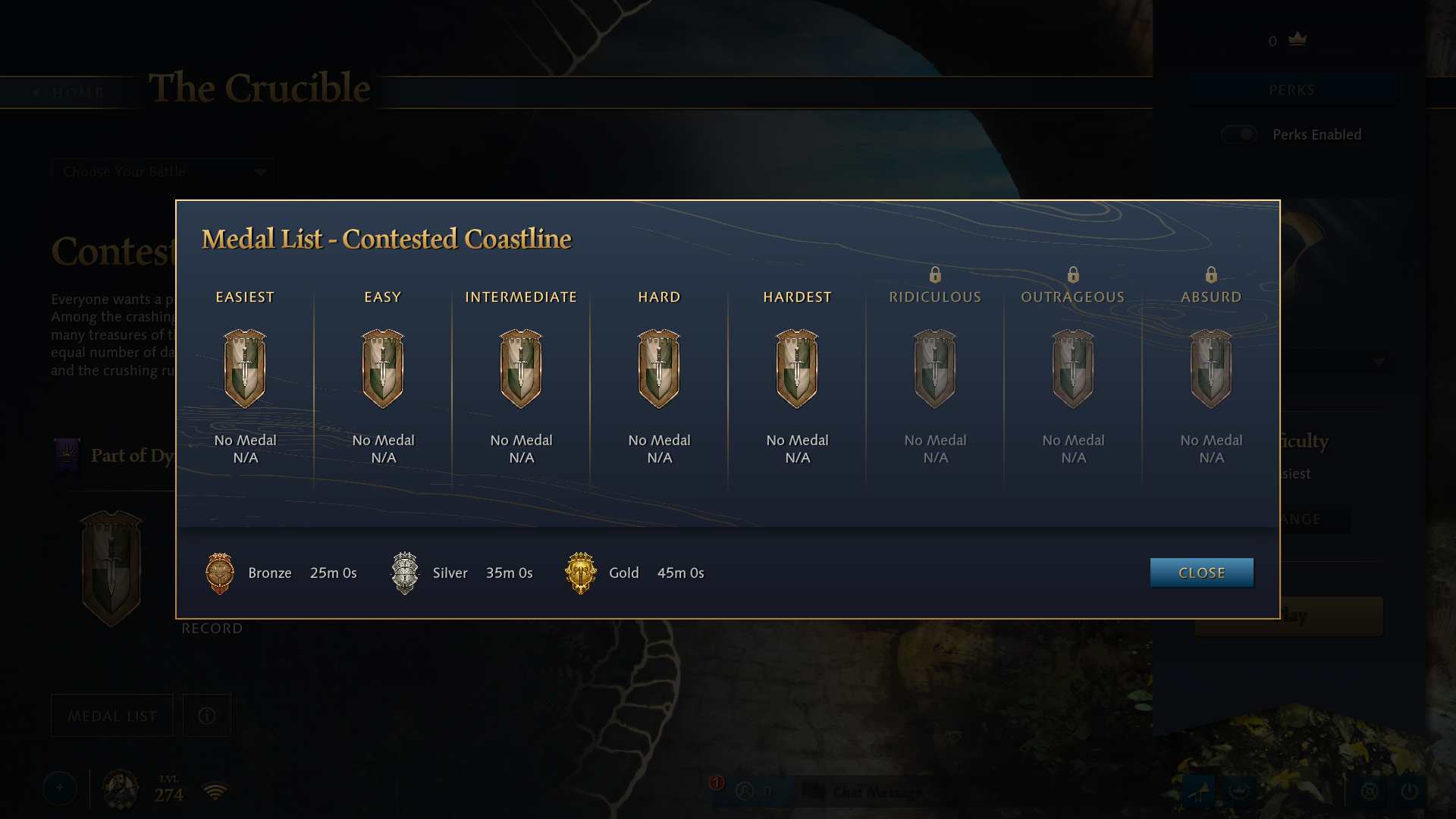
Task: Pick the Hard difficulty medal shield
Action: [659, 369]
